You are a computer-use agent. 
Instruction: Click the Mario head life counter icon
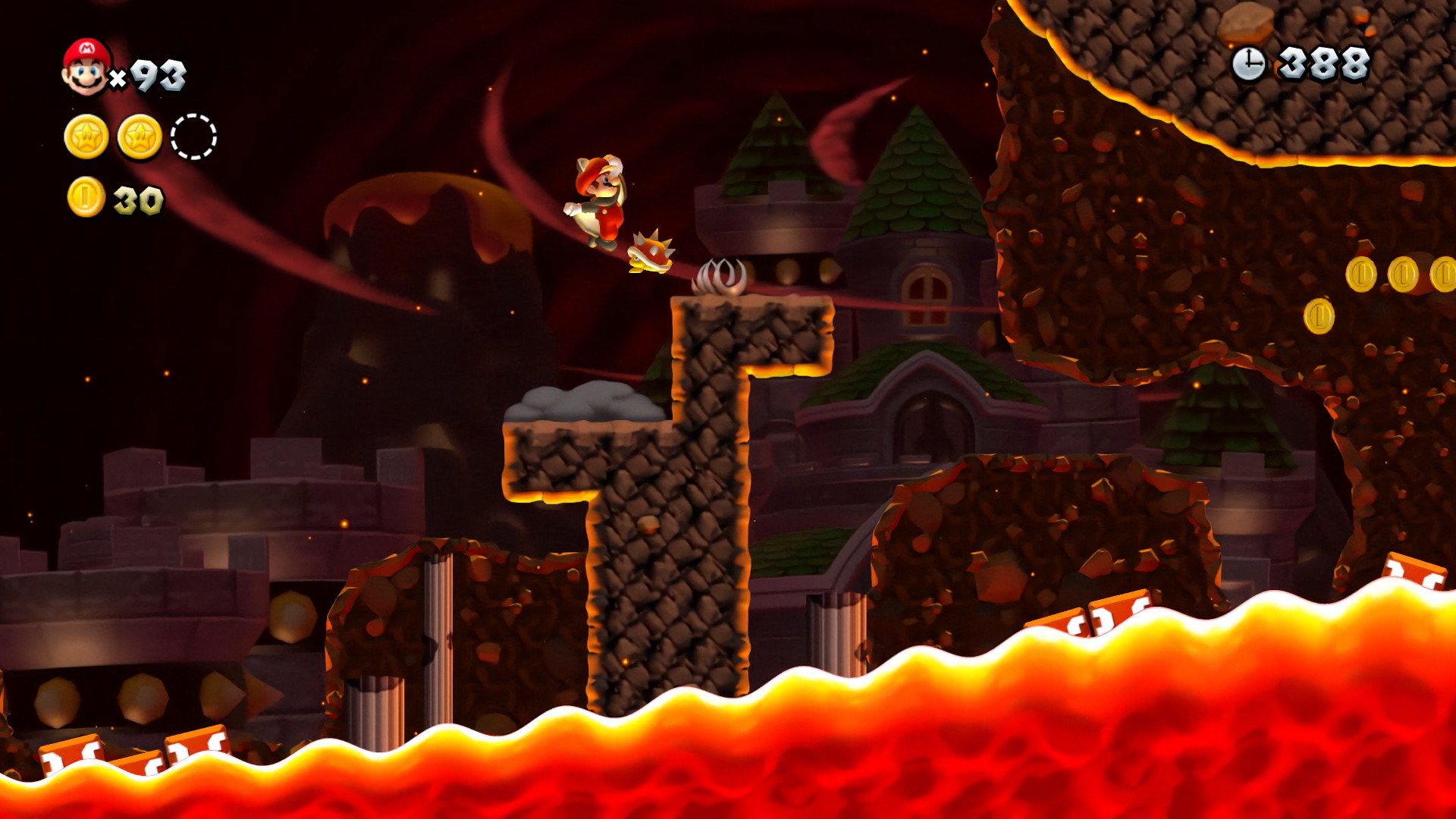pos(85,67)
